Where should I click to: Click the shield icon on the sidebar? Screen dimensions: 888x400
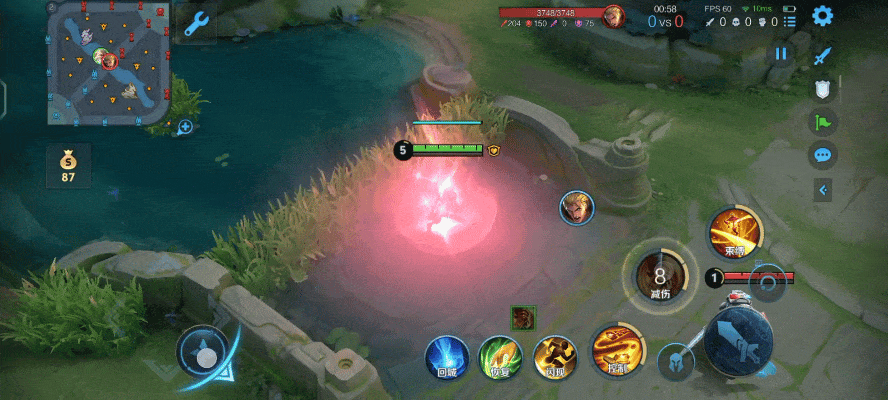click(x=823, y=89)
